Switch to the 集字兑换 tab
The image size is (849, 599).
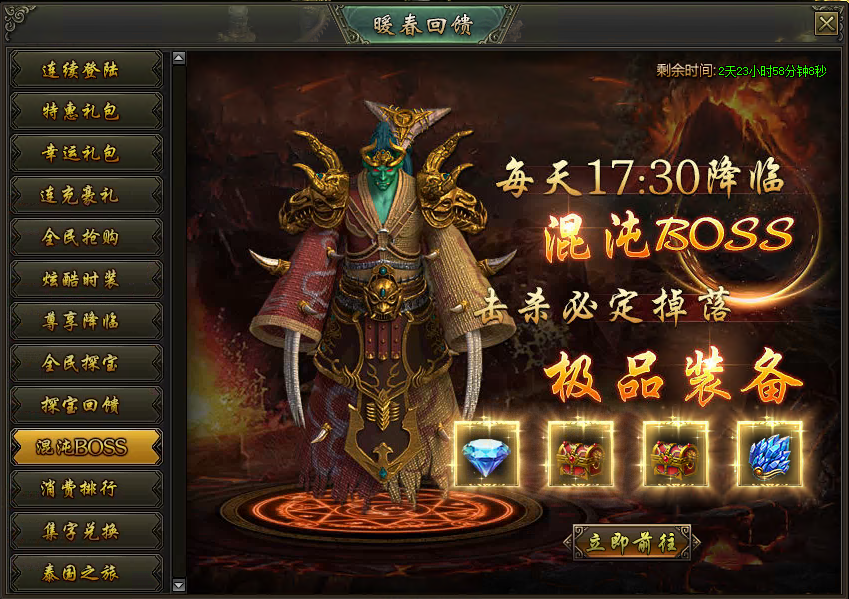click(86, 531)
